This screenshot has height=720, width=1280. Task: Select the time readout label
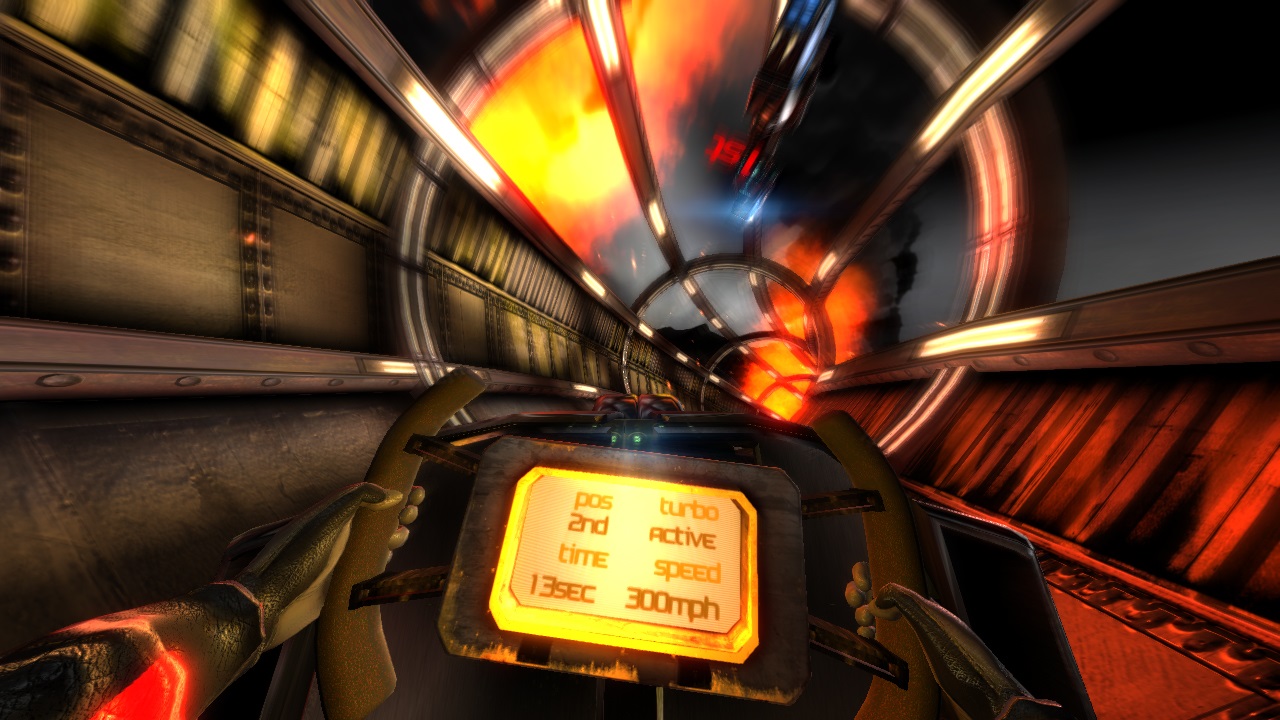tap(586, 557)
